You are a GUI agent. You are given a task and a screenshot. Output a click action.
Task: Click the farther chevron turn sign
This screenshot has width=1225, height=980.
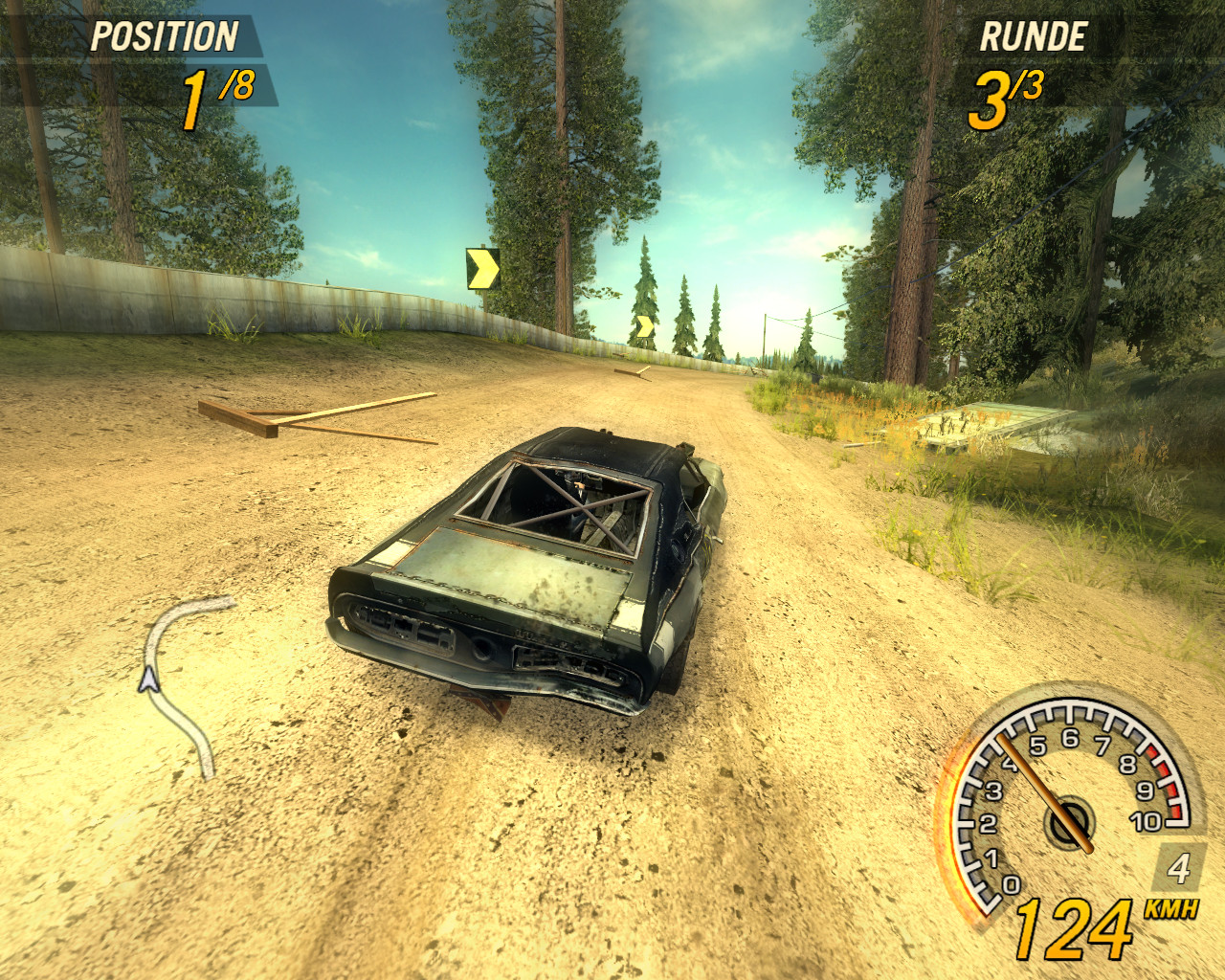pyautogui.click(x=646, y=325)
